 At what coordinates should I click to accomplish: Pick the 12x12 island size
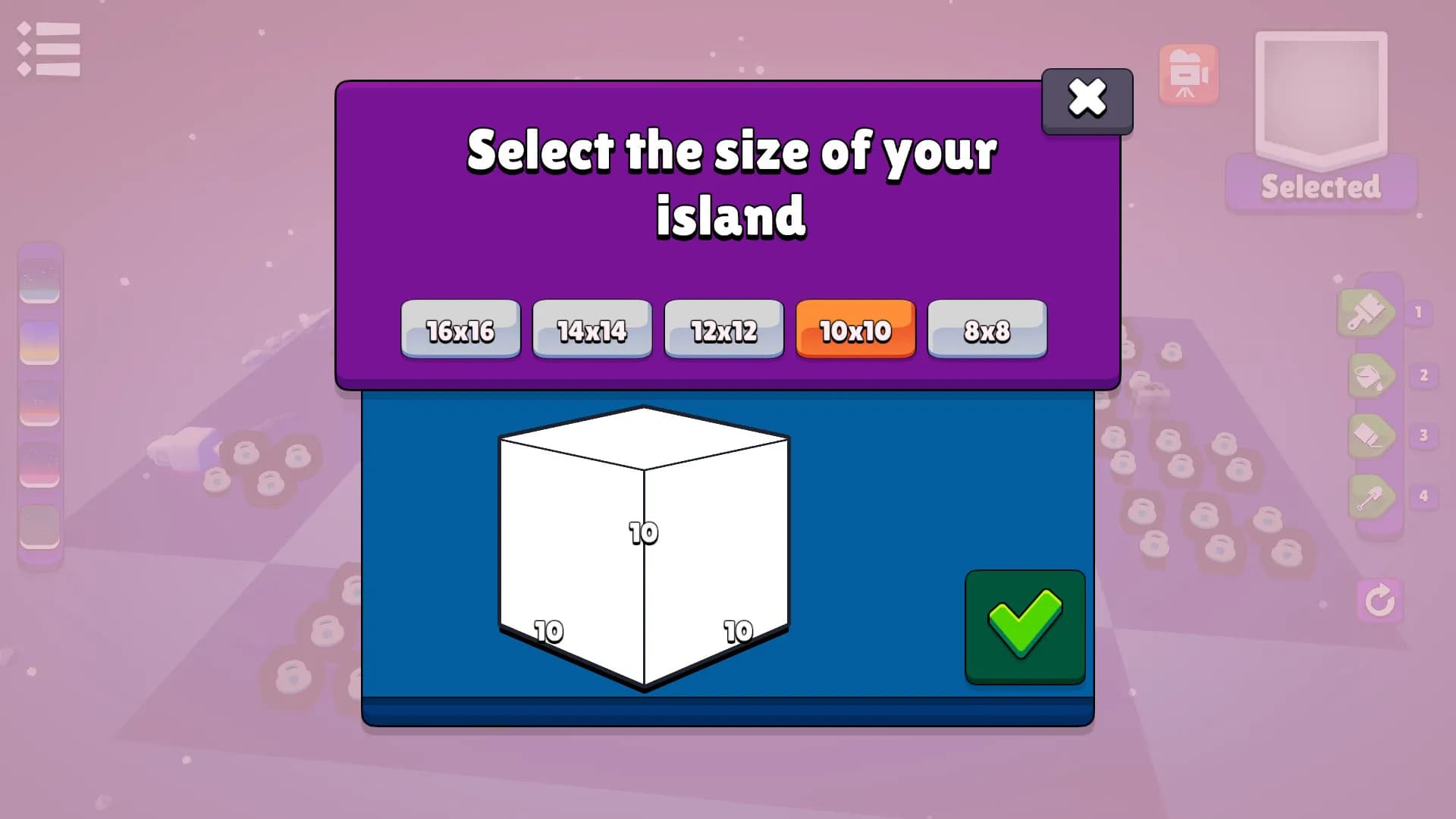point(723,330)
